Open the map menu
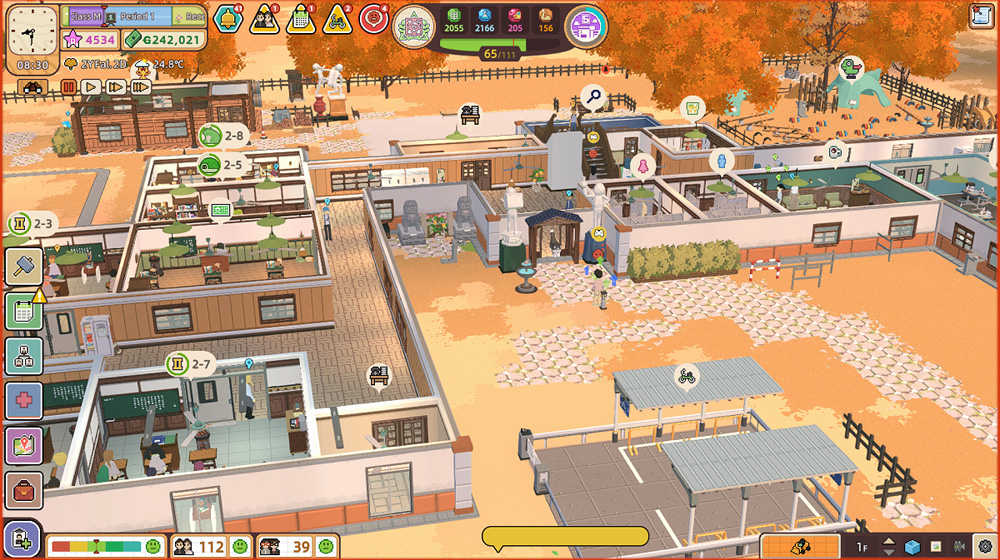 coord(23,445)
